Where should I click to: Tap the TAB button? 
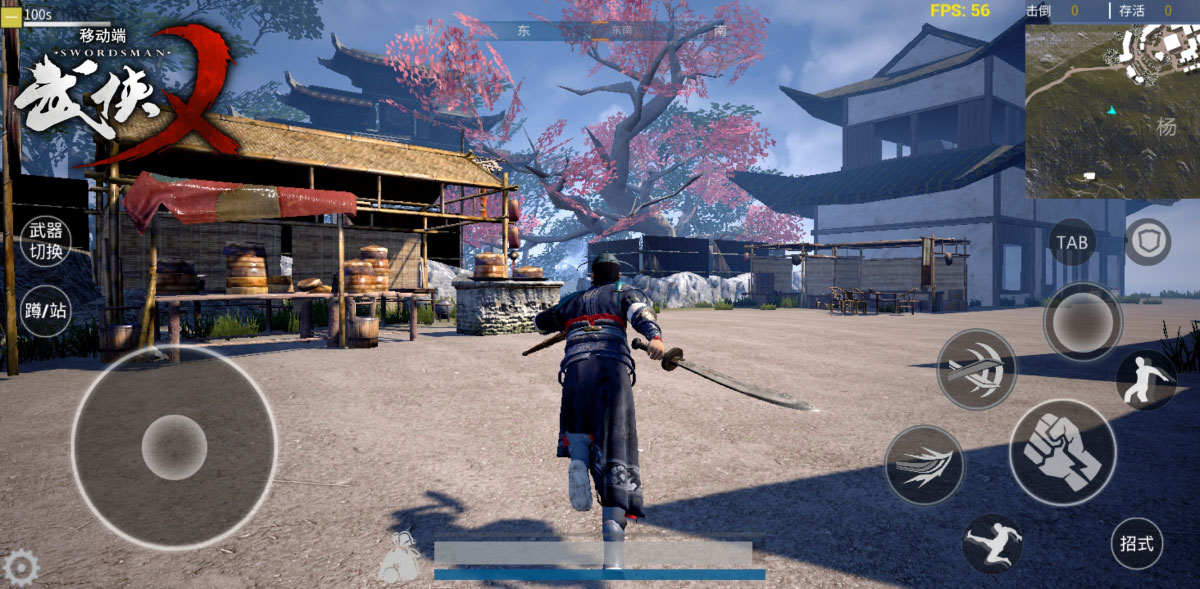[x=1072, y=242]
